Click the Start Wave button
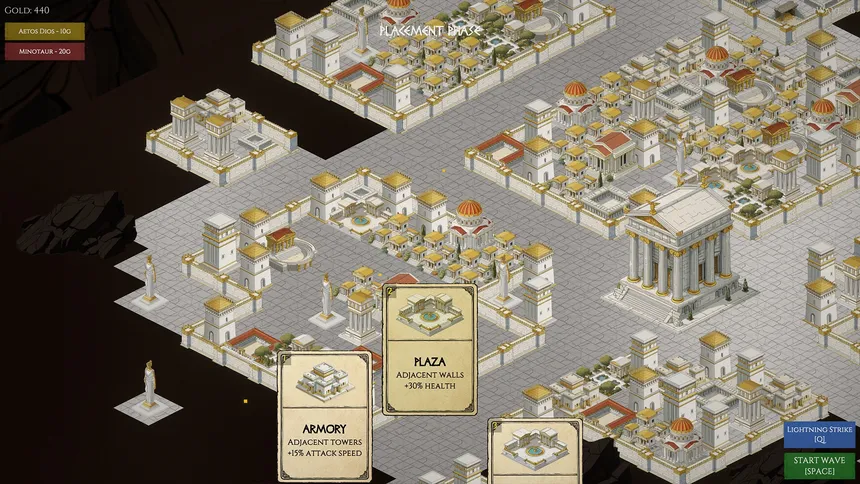This screenshot has height=484, width=860. (x=819, y=466)
